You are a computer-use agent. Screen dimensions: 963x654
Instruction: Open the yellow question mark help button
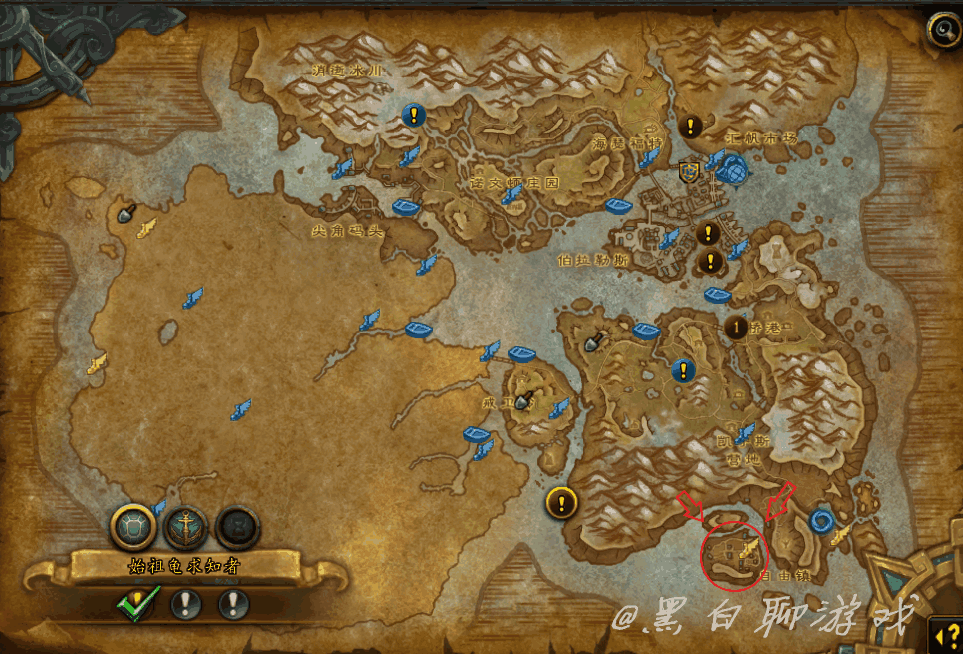[945, 633]
